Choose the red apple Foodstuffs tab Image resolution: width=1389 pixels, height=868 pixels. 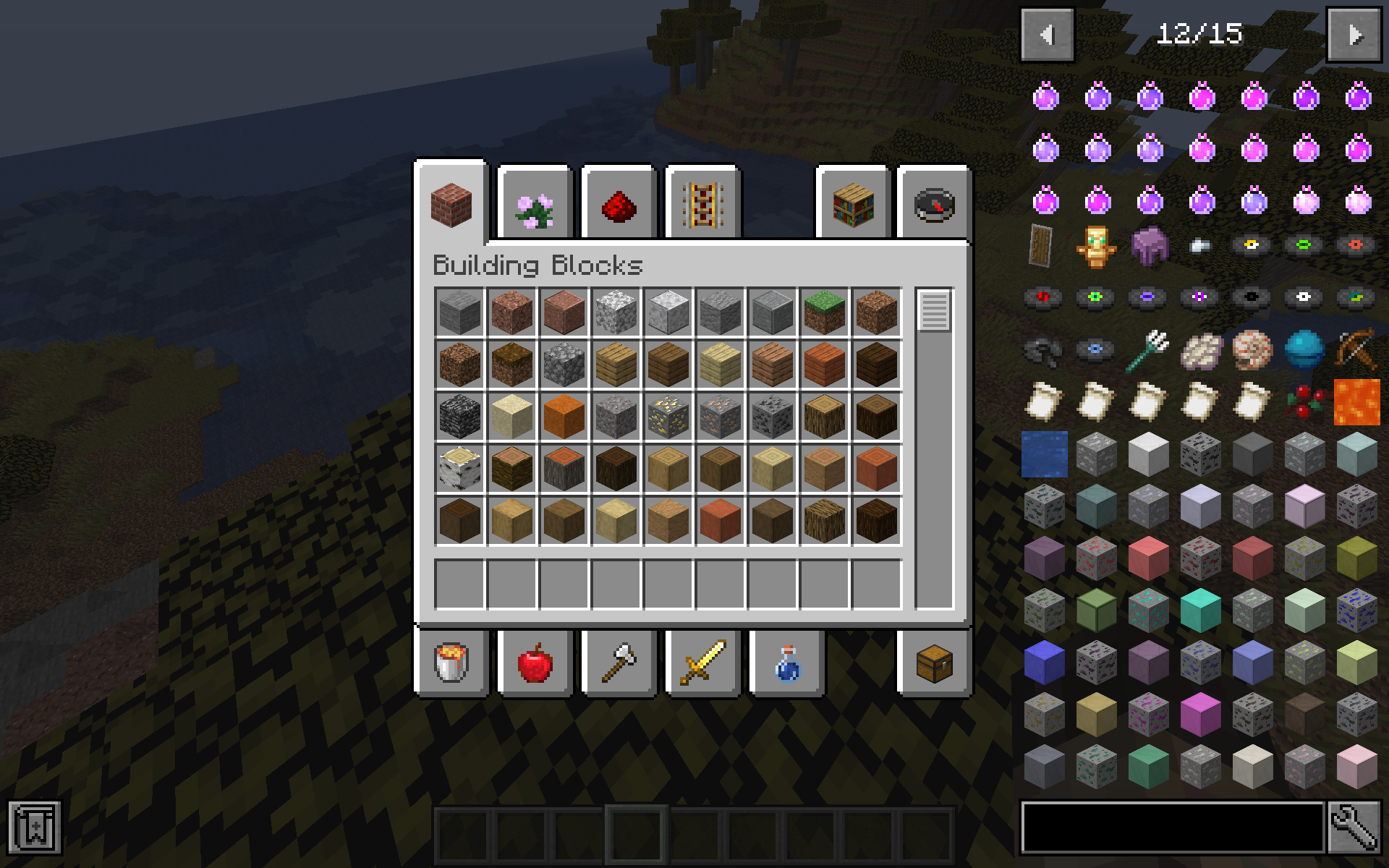tap(535, 662)
